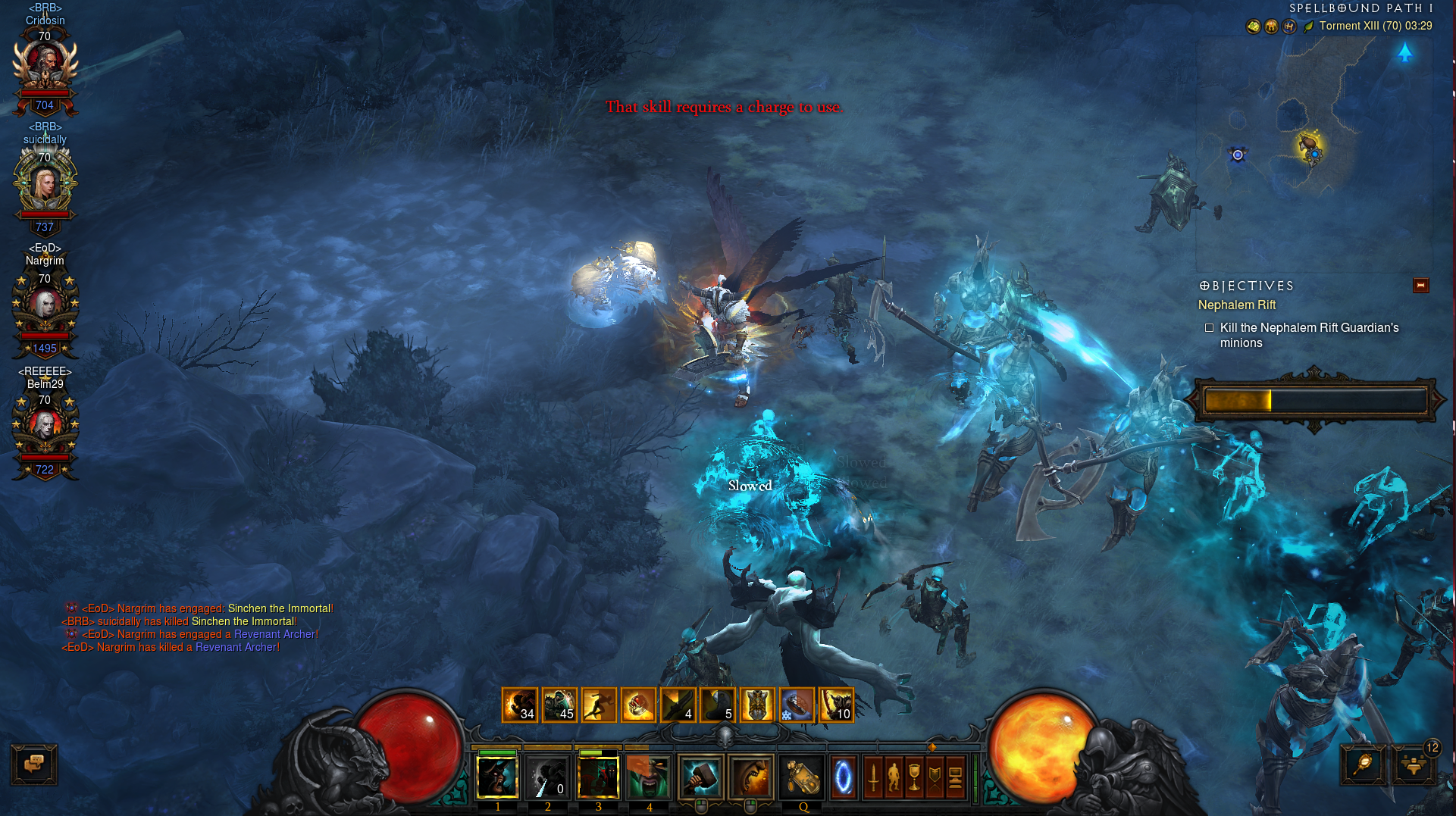Open the chat button with speech bubbles

point(34,764)
